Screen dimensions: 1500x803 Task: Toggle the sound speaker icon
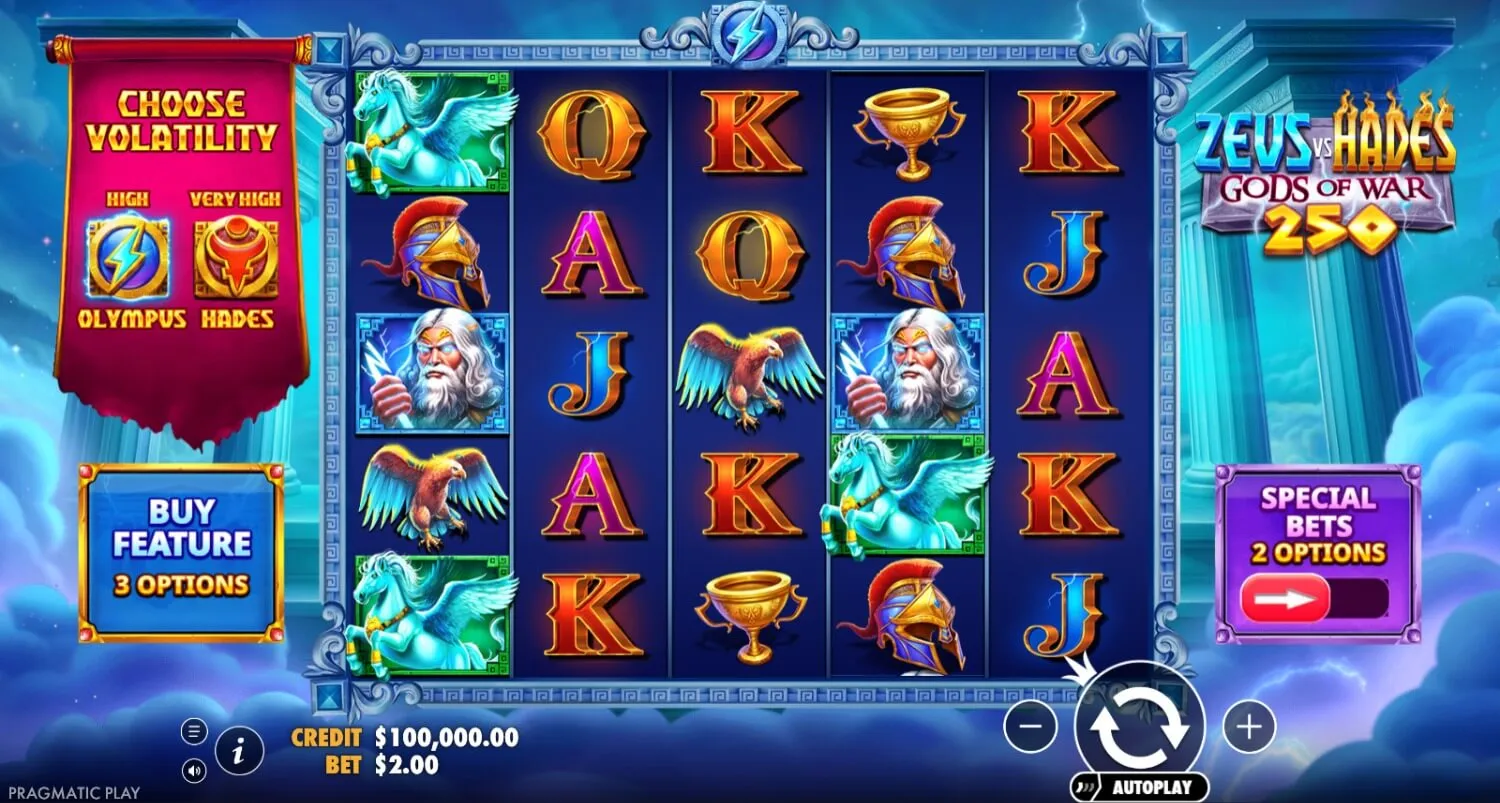click(x=193, y=771)
